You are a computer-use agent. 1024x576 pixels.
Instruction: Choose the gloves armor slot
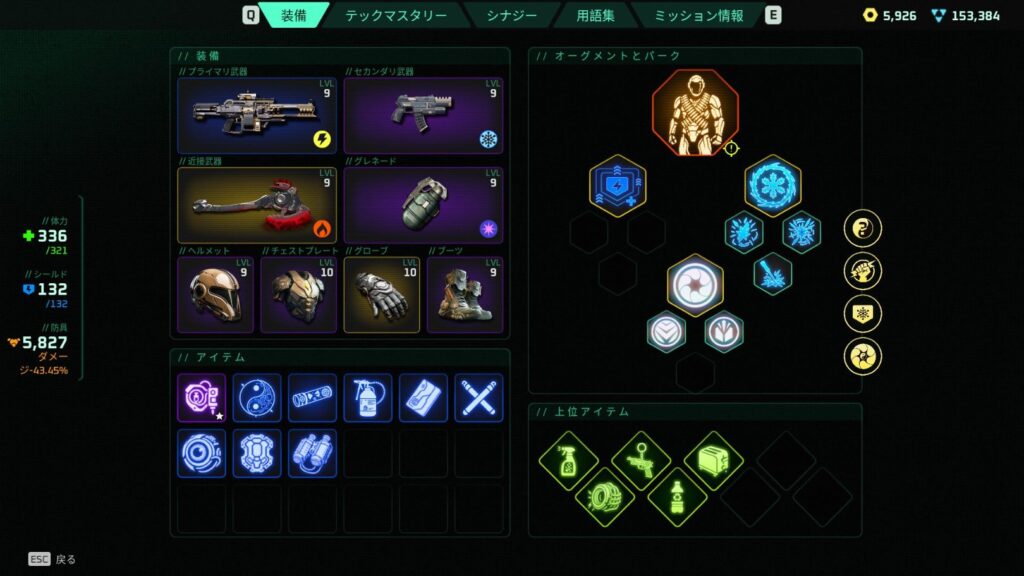pos(381,295)
